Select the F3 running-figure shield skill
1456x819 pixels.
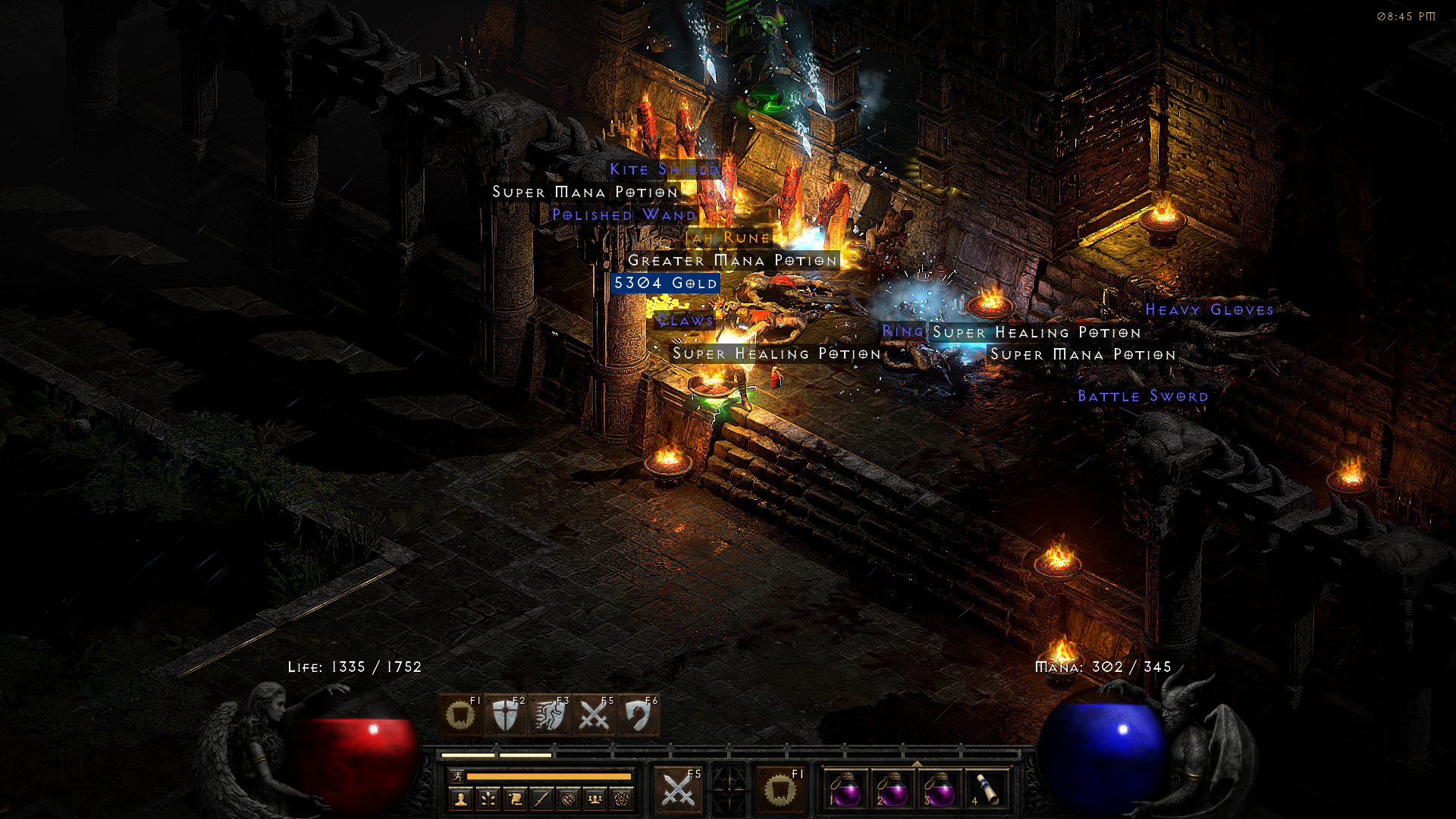(x=549, y=715)
